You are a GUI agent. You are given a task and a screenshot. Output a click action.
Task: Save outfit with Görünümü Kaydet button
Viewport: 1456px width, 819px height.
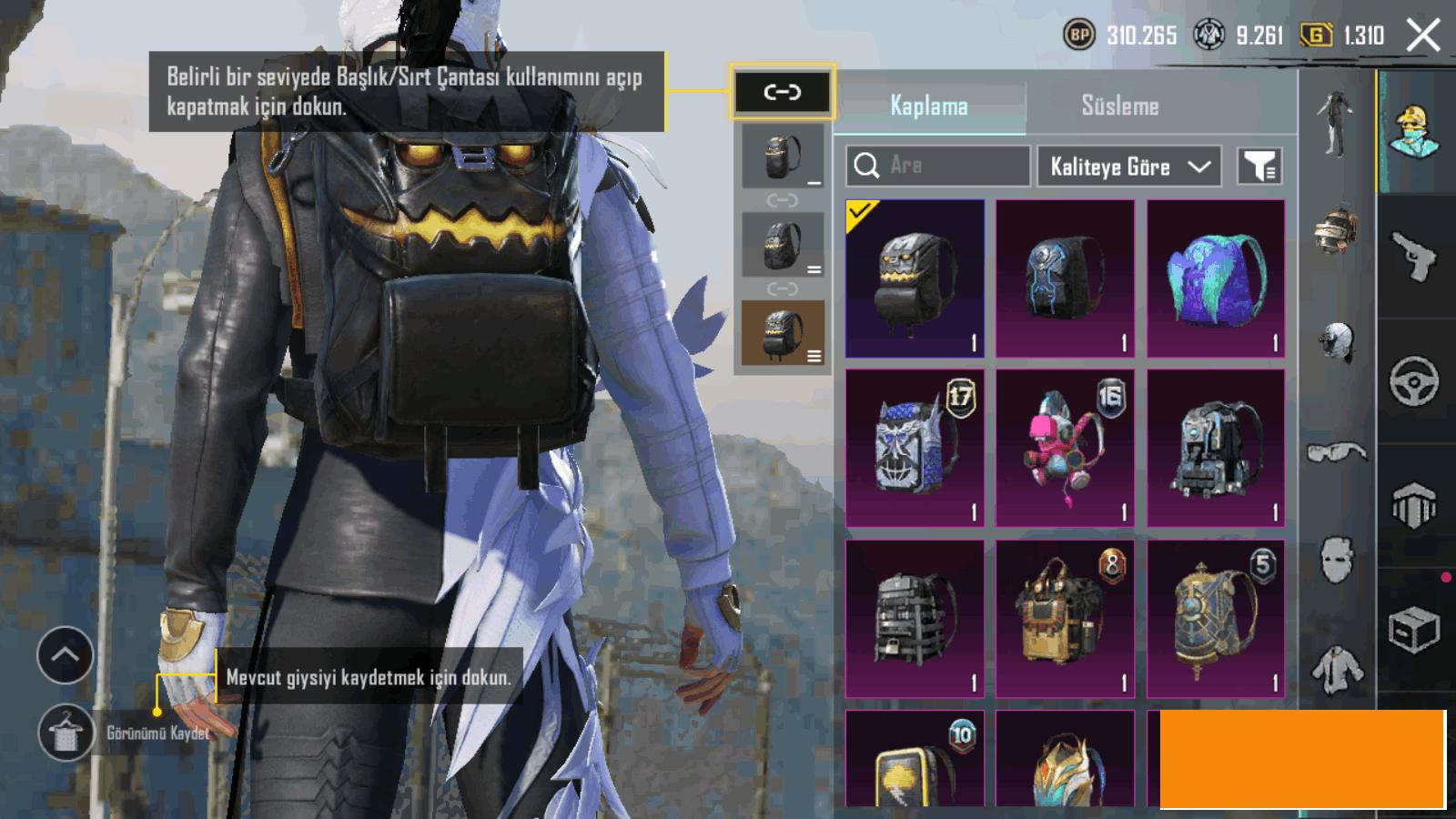(x=66, y=733)
